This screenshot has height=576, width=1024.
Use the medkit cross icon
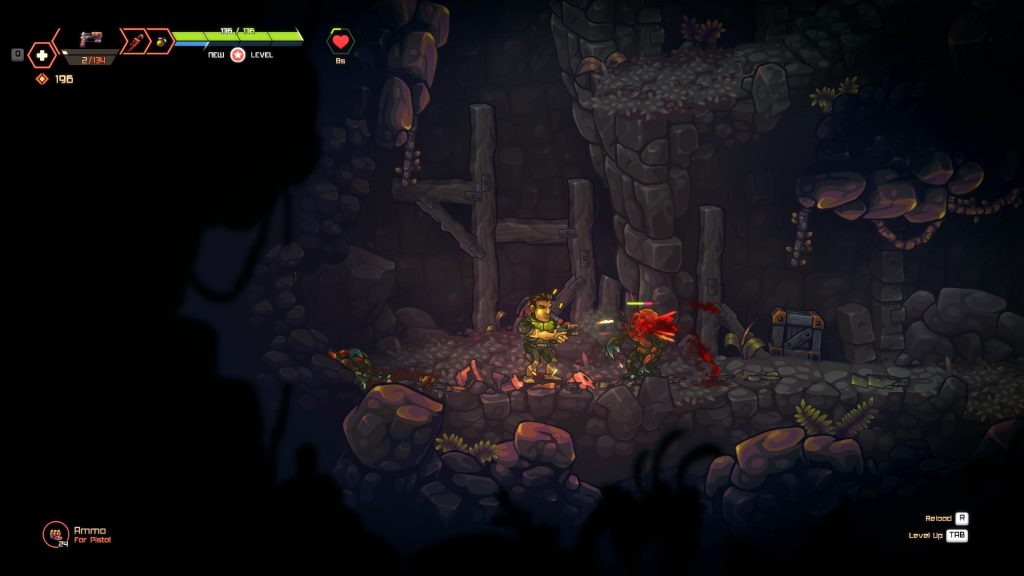click(x=42, y=55)
